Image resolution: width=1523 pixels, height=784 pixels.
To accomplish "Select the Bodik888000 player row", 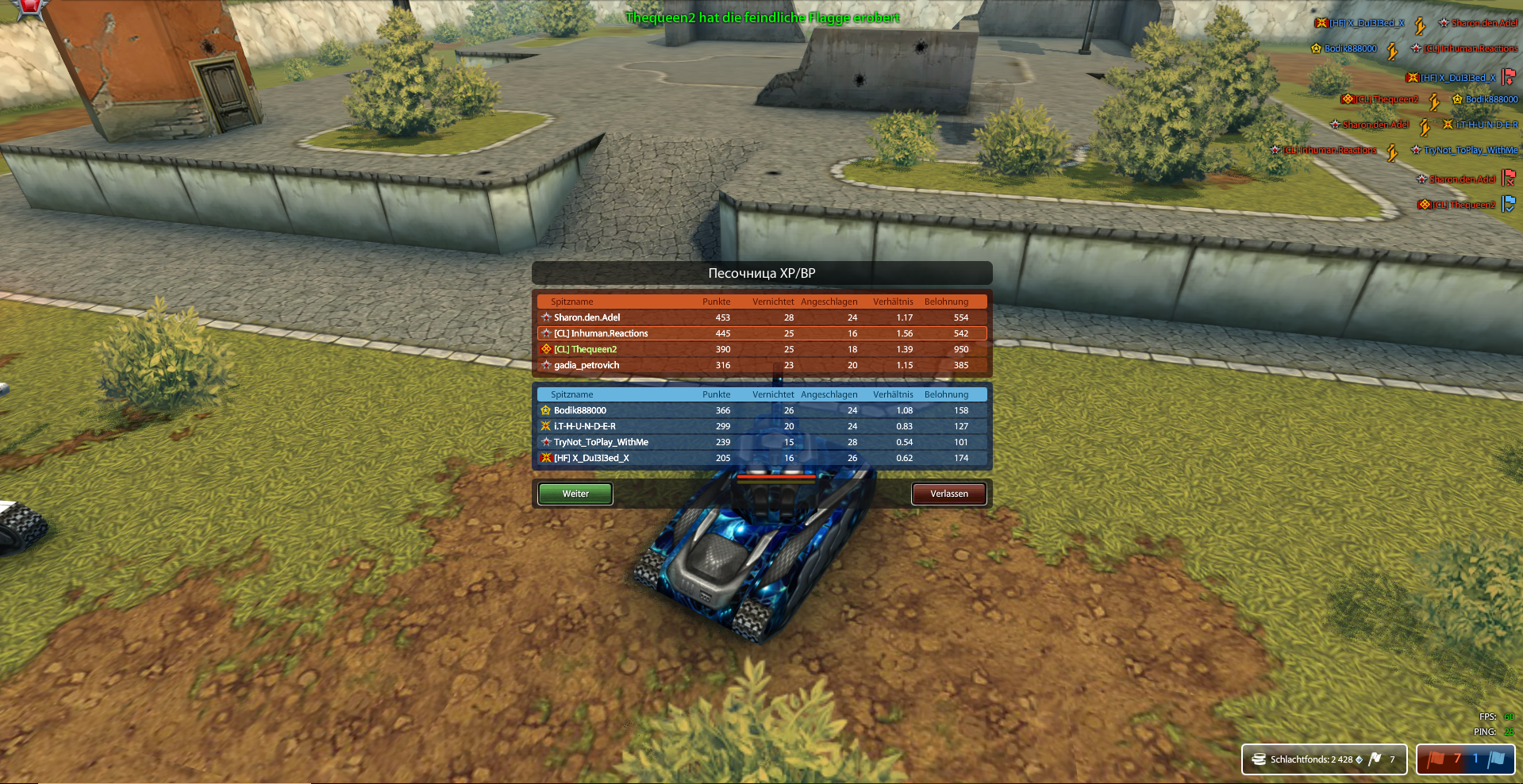I will point(762,410).
